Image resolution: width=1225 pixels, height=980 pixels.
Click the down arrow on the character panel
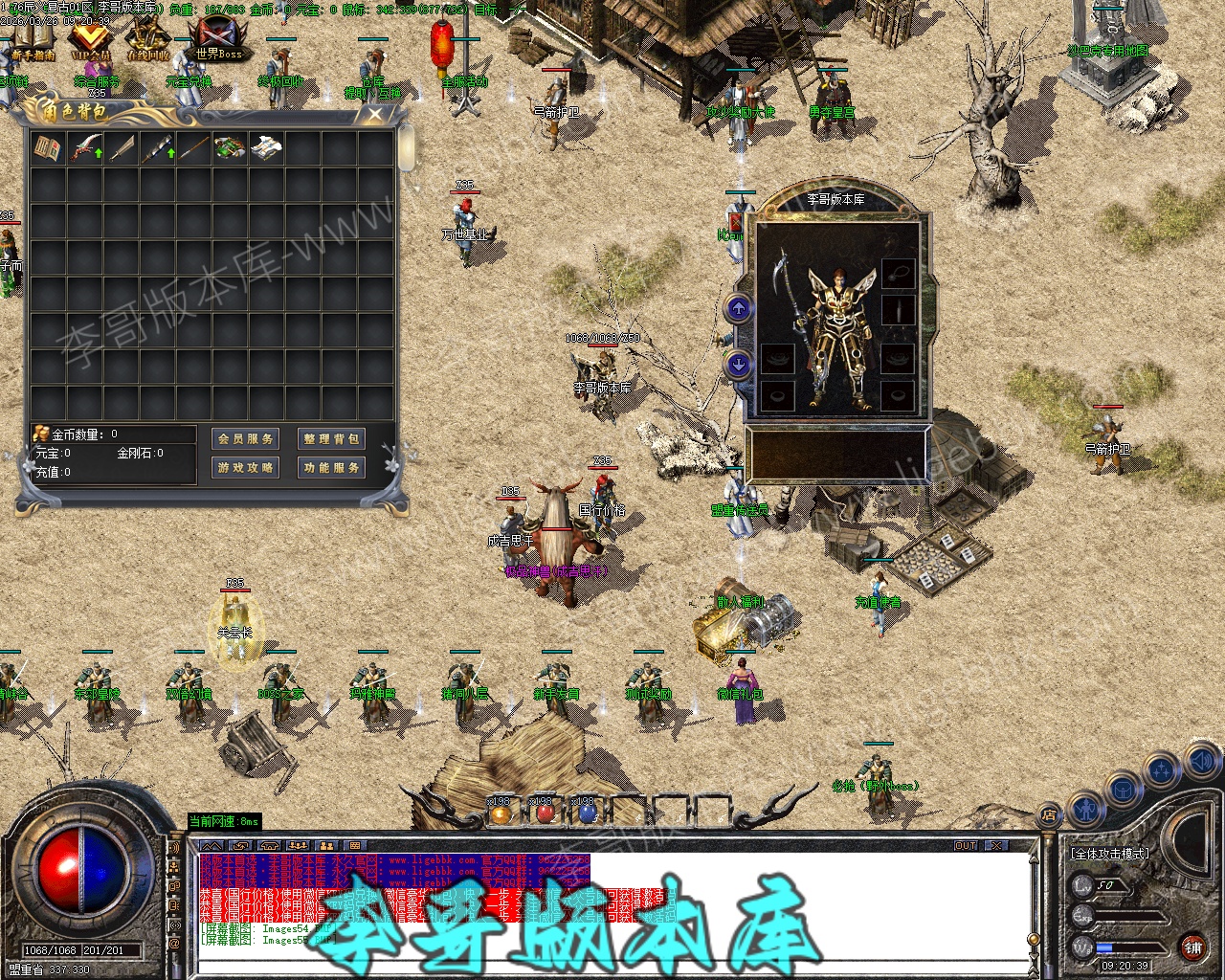pyautogui.click(x=739, y=365)
